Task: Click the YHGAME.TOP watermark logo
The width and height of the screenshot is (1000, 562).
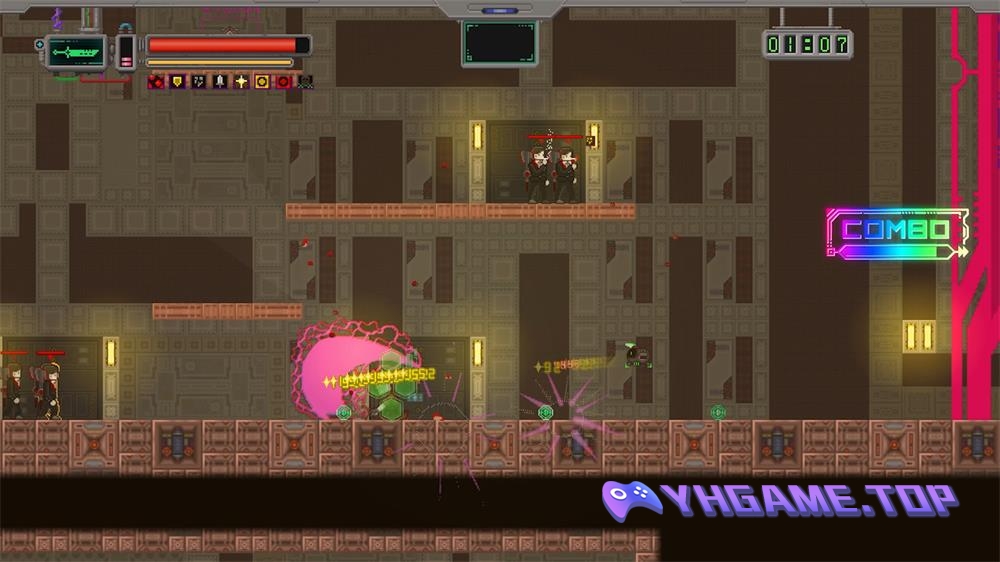Action: click(x=780, y=499)
